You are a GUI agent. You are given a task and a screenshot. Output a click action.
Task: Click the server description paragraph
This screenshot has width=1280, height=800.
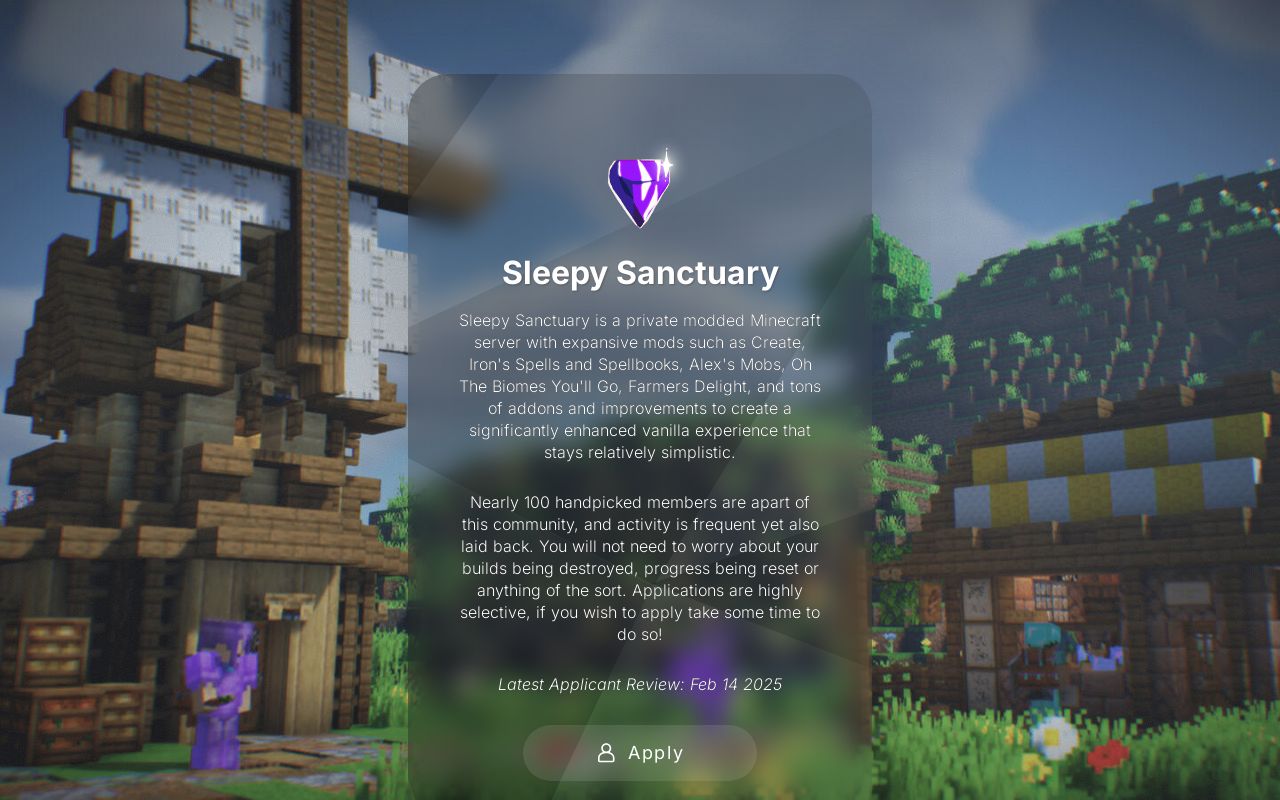click(x=640, y=385)
